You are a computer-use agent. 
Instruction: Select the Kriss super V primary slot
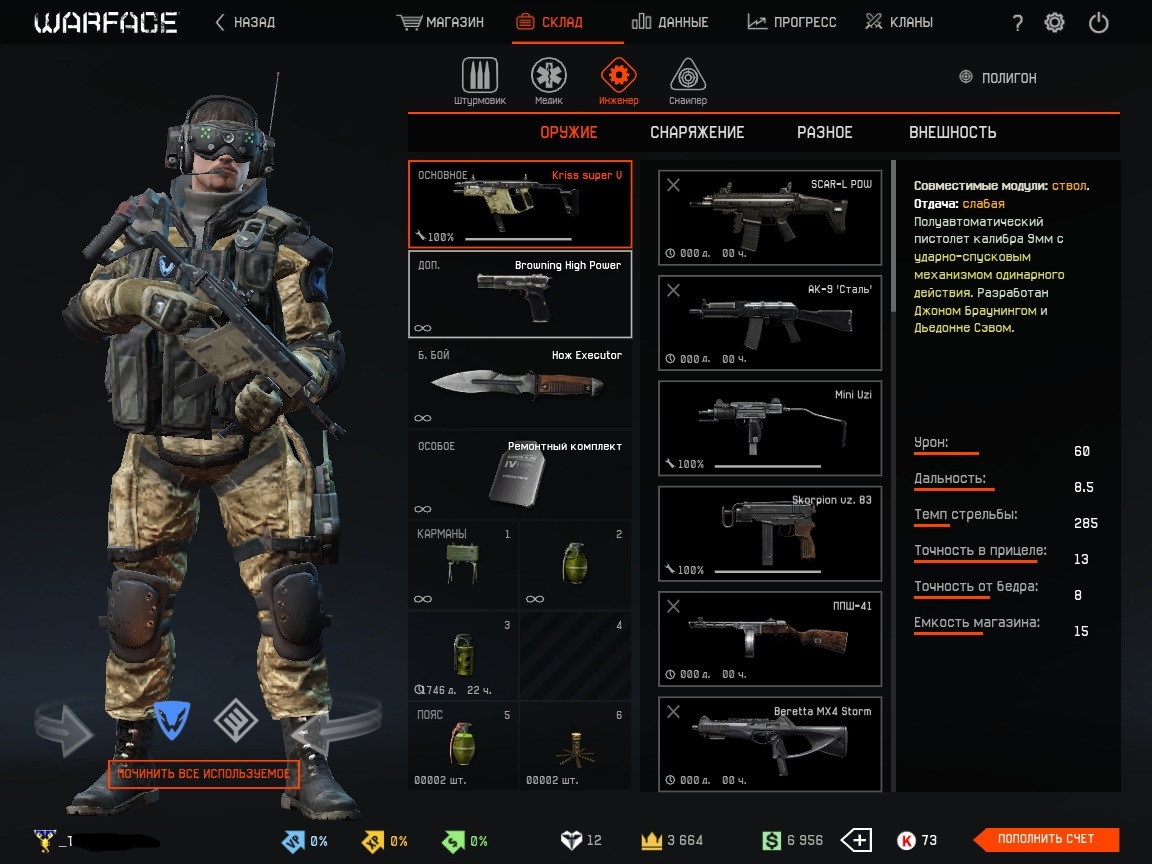pyautogui.click(x=520, y=204)
